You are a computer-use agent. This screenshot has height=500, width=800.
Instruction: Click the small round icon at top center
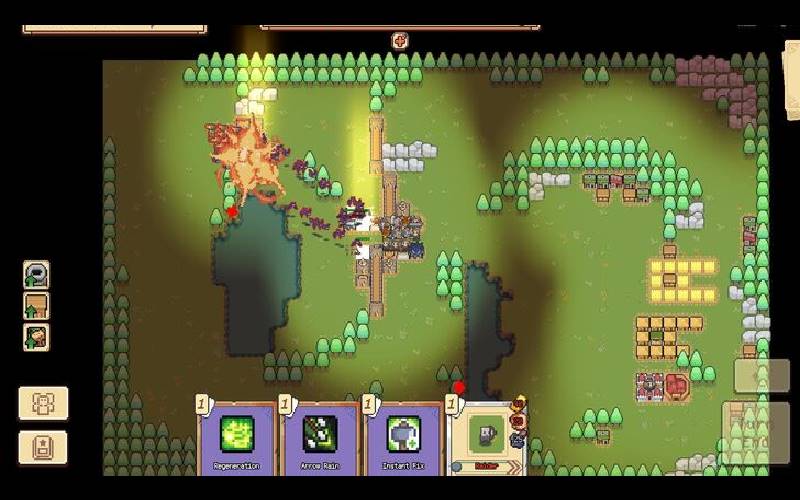pos(400,40)
